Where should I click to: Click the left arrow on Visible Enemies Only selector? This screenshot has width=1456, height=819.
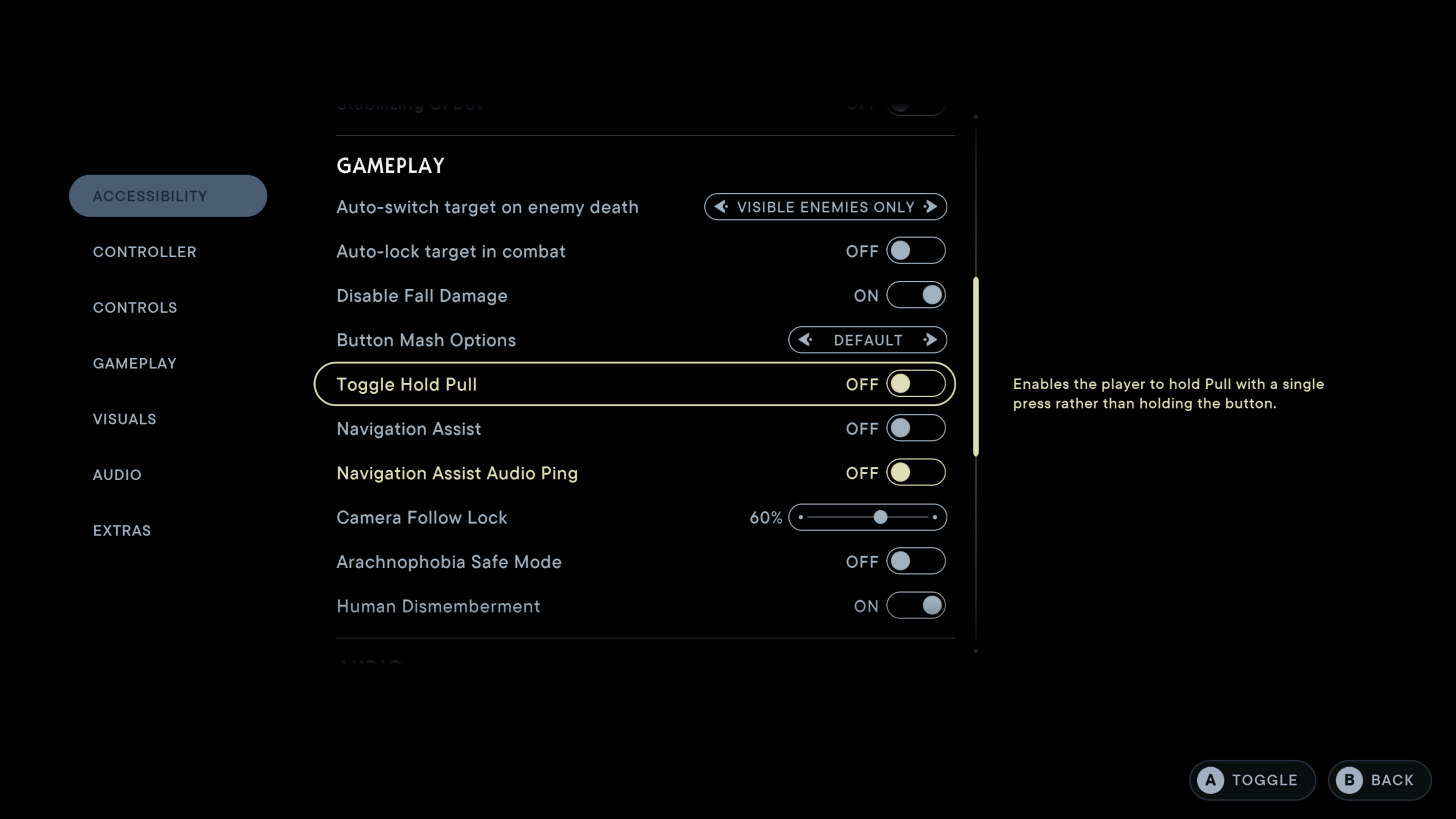coord(721,207)
